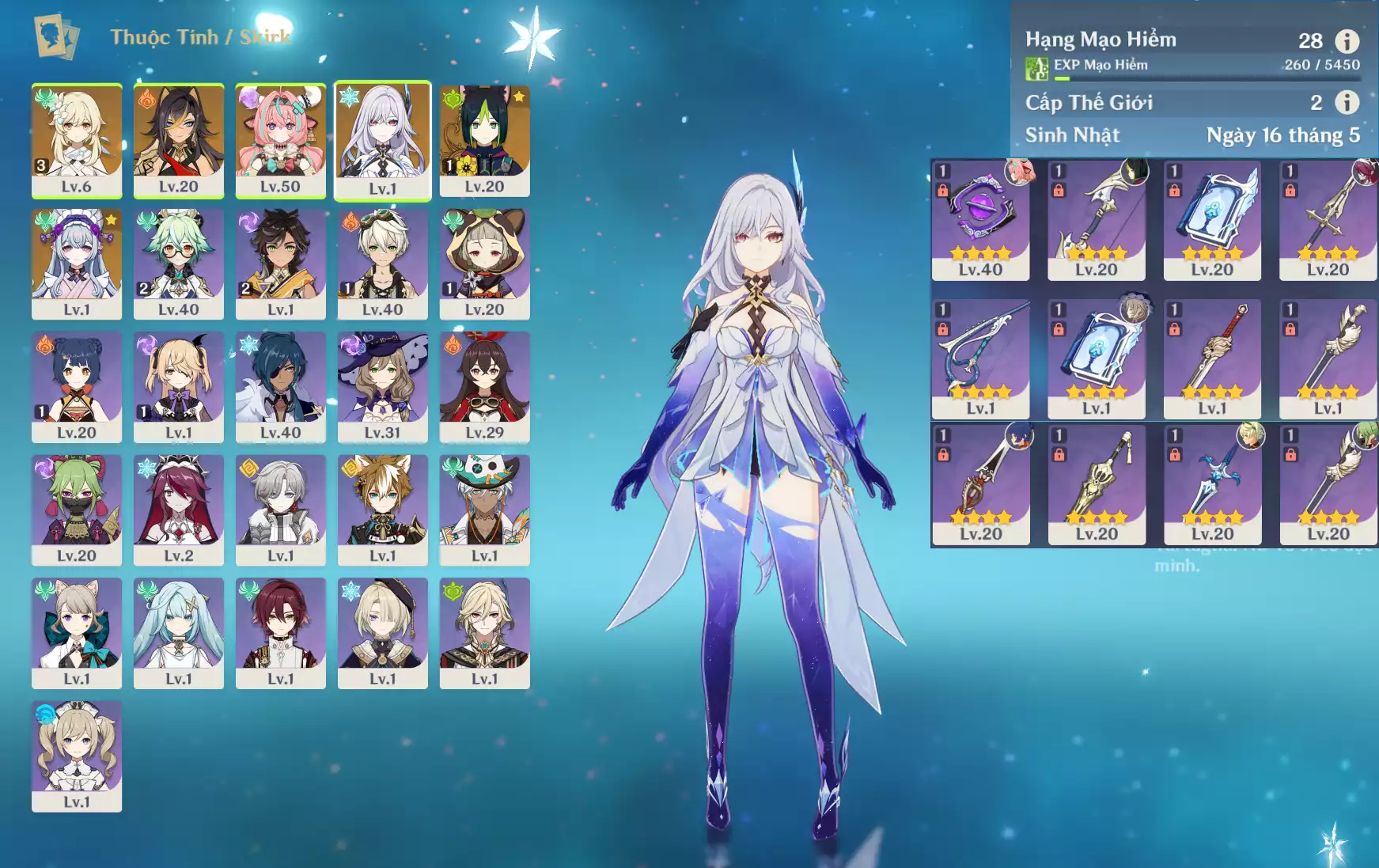Choose Barbara's character portrait

click(x=77, y=756)
